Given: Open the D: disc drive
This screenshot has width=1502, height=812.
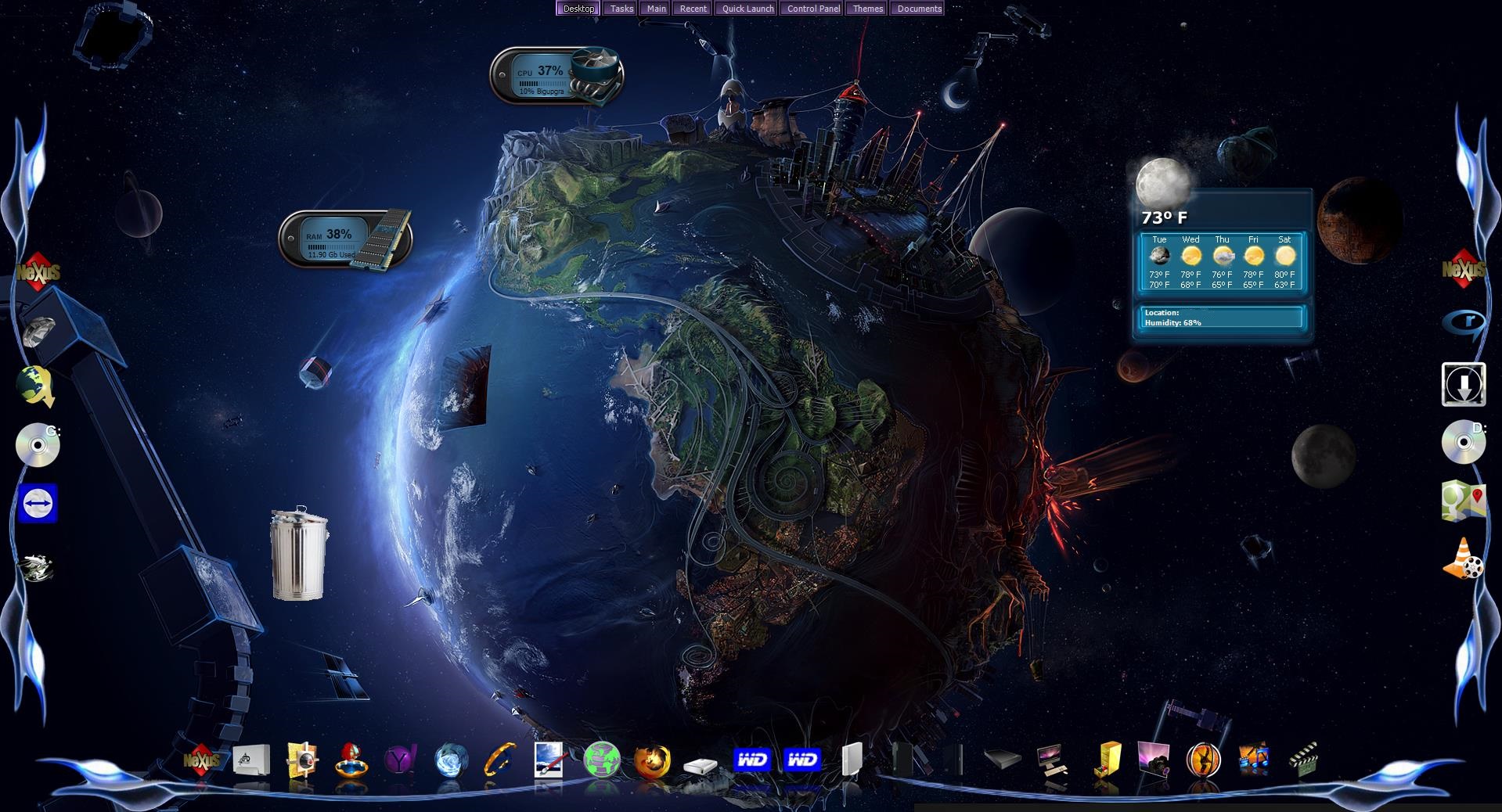Looking at the screenshot, I should point(1463,442).
